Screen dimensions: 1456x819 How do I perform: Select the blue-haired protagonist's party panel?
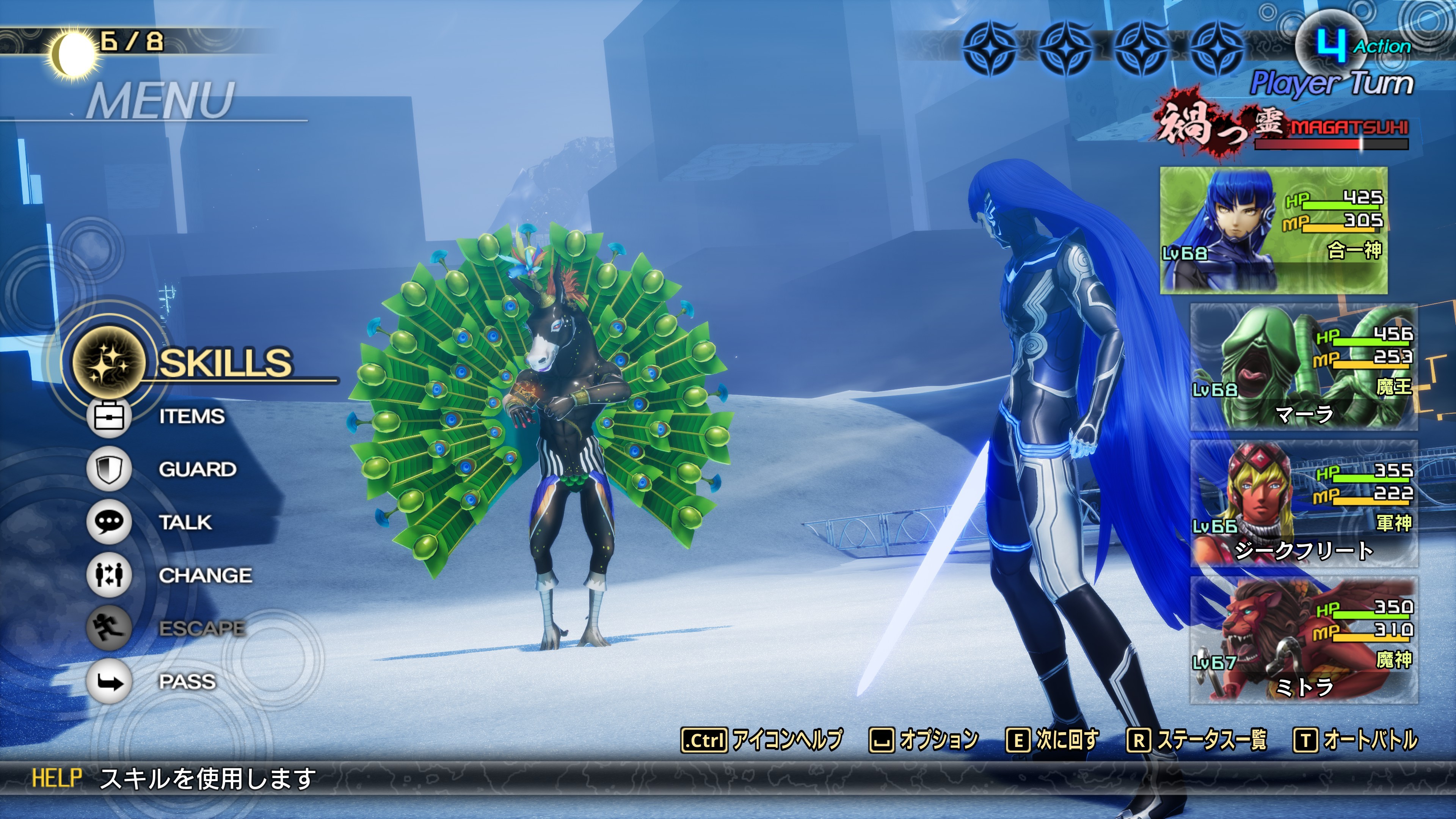coord(1274,230)
